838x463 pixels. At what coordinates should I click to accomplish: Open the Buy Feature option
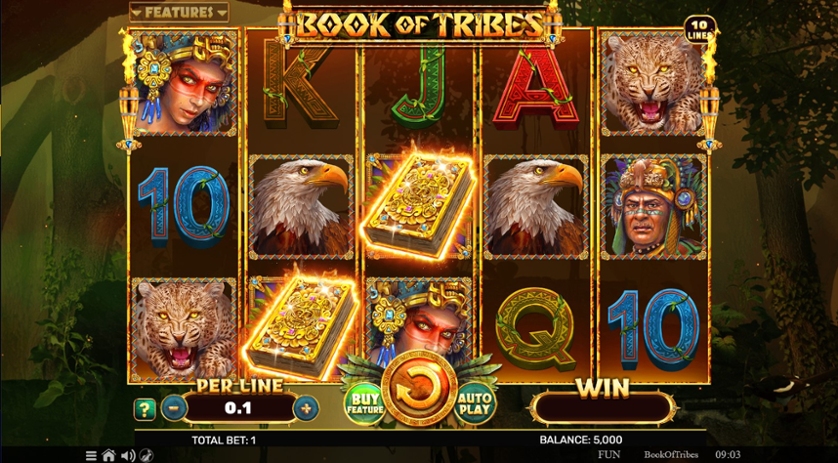tap(365, 402)
